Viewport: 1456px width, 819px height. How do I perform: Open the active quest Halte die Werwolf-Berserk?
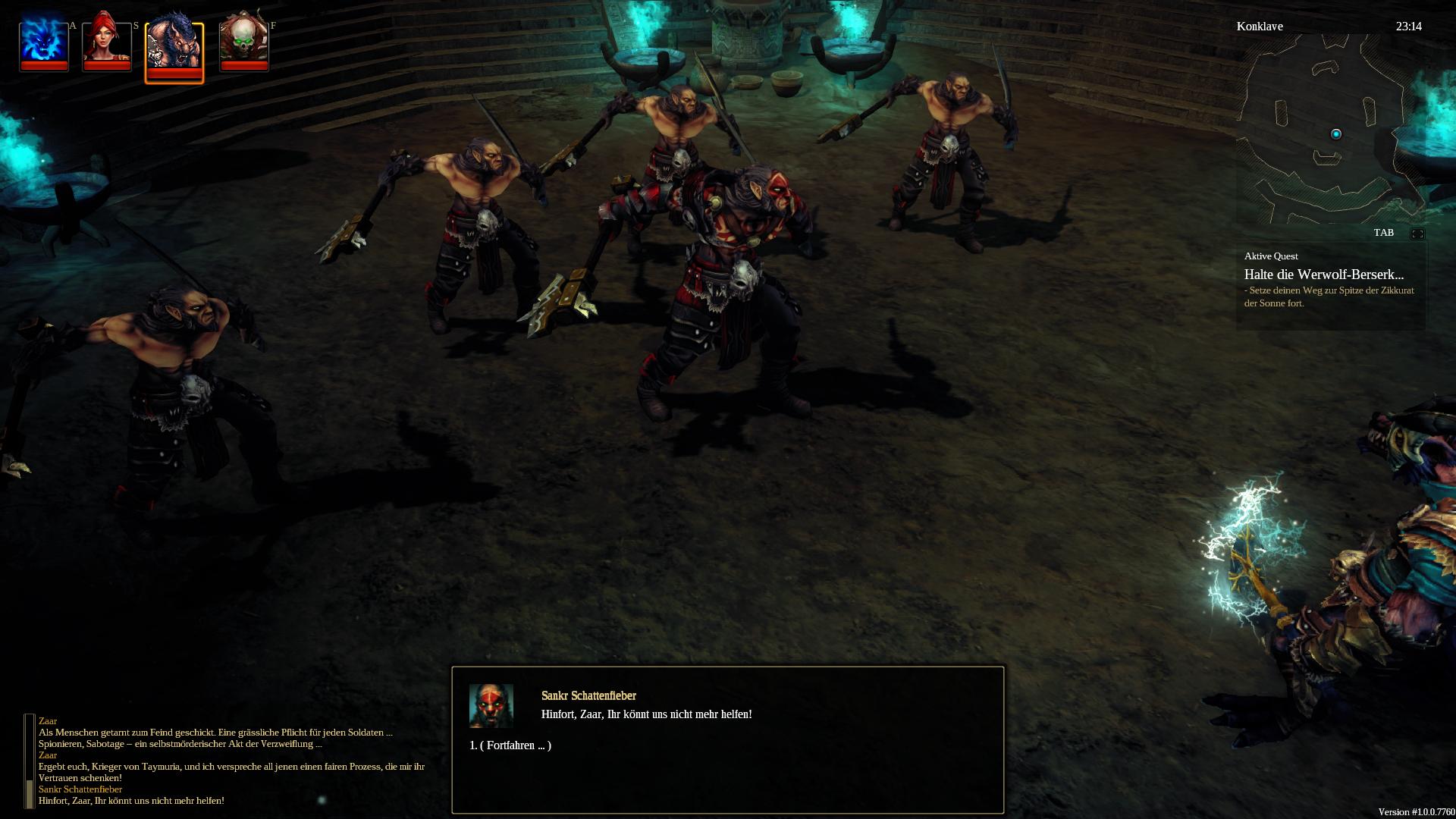1323,275
